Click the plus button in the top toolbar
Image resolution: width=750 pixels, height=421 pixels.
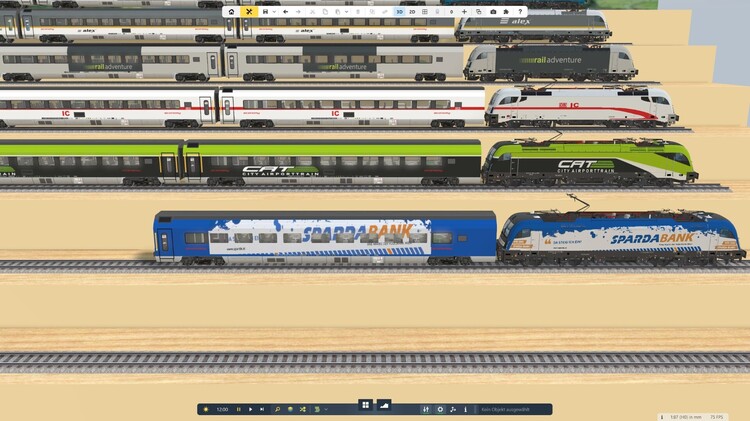click(464, 11)
